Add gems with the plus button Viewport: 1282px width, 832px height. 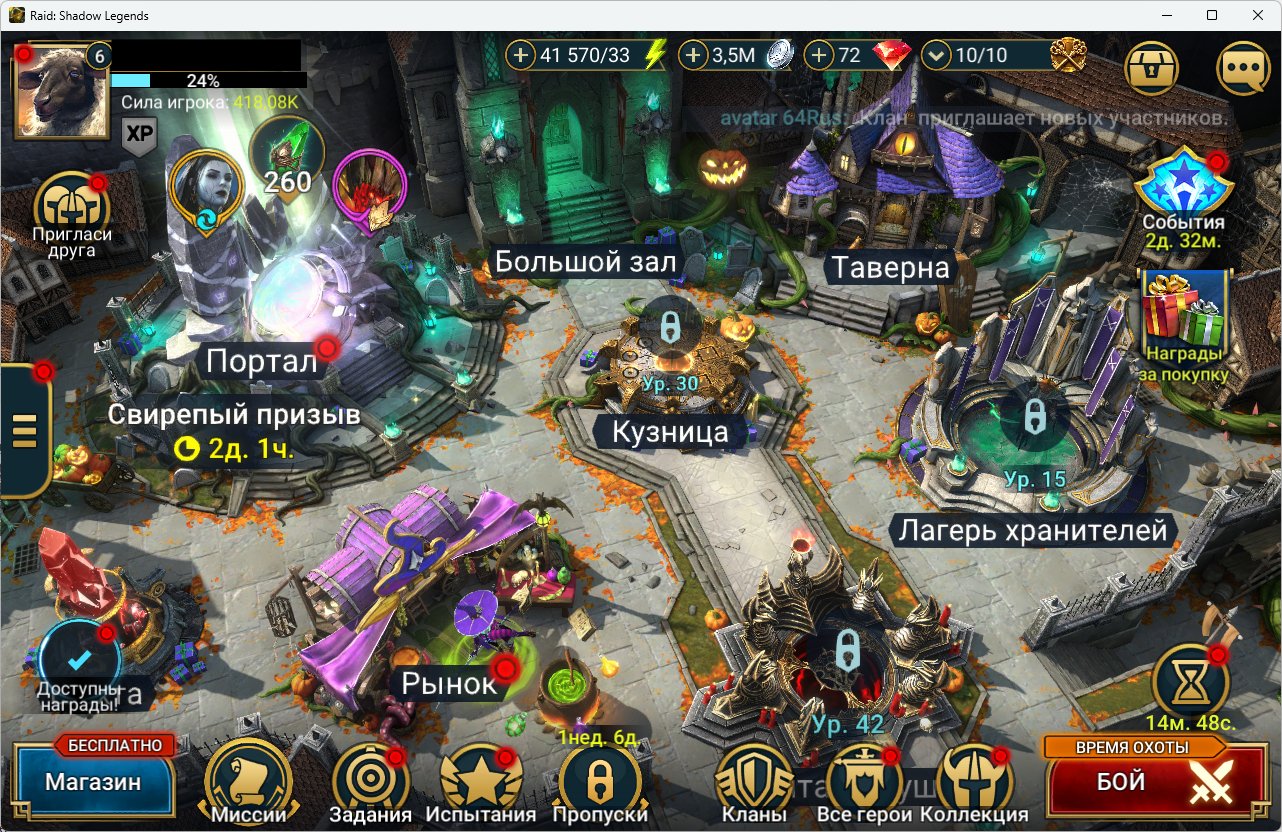pyautogui.click(x=819, y=55)
